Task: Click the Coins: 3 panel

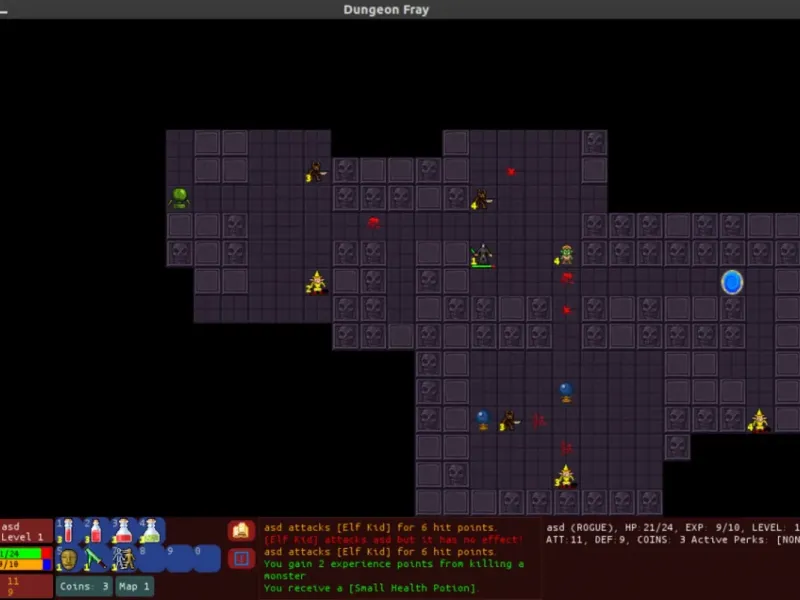Action: click(x=84, y=587)
